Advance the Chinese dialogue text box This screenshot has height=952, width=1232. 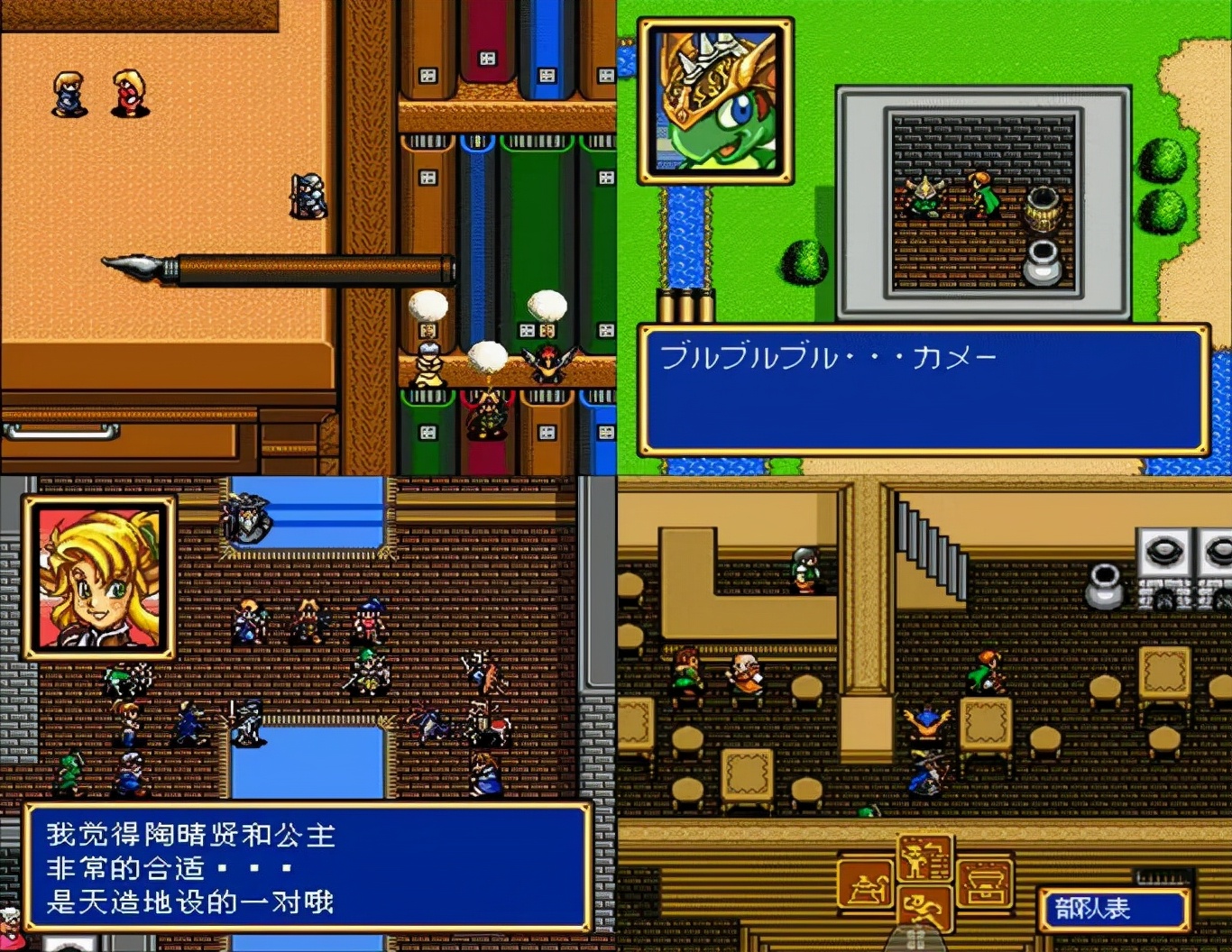coord(307,867)
